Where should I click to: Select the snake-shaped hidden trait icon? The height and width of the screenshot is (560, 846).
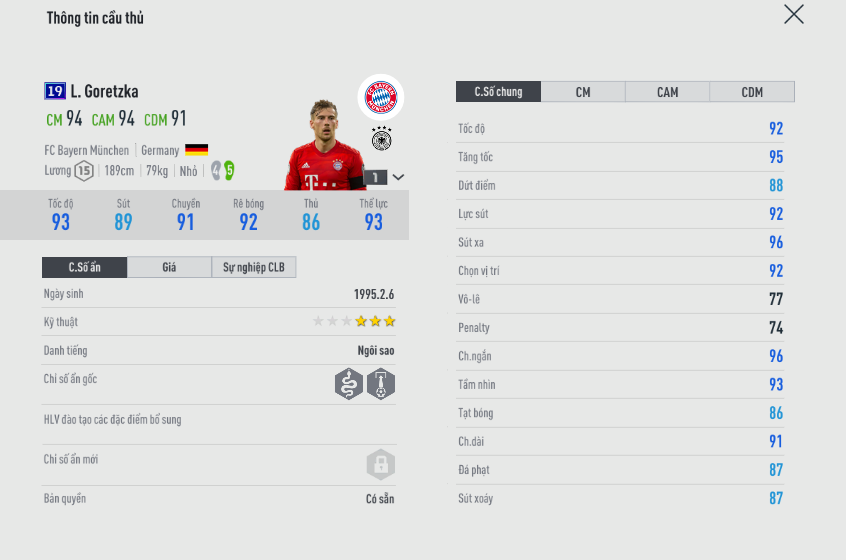click(348, 384)
